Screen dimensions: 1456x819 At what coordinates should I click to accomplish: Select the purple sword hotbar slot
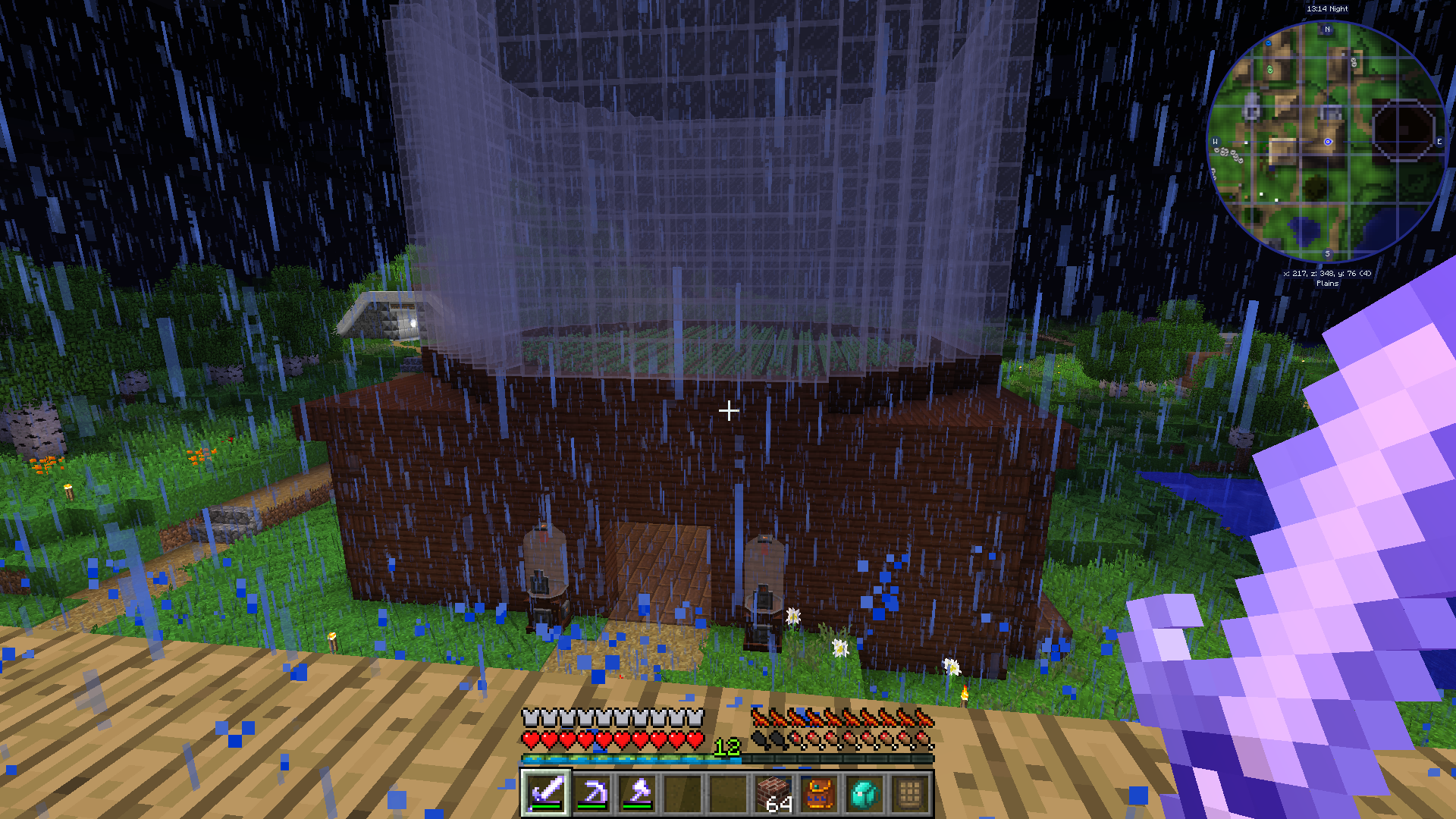[546, 793]
